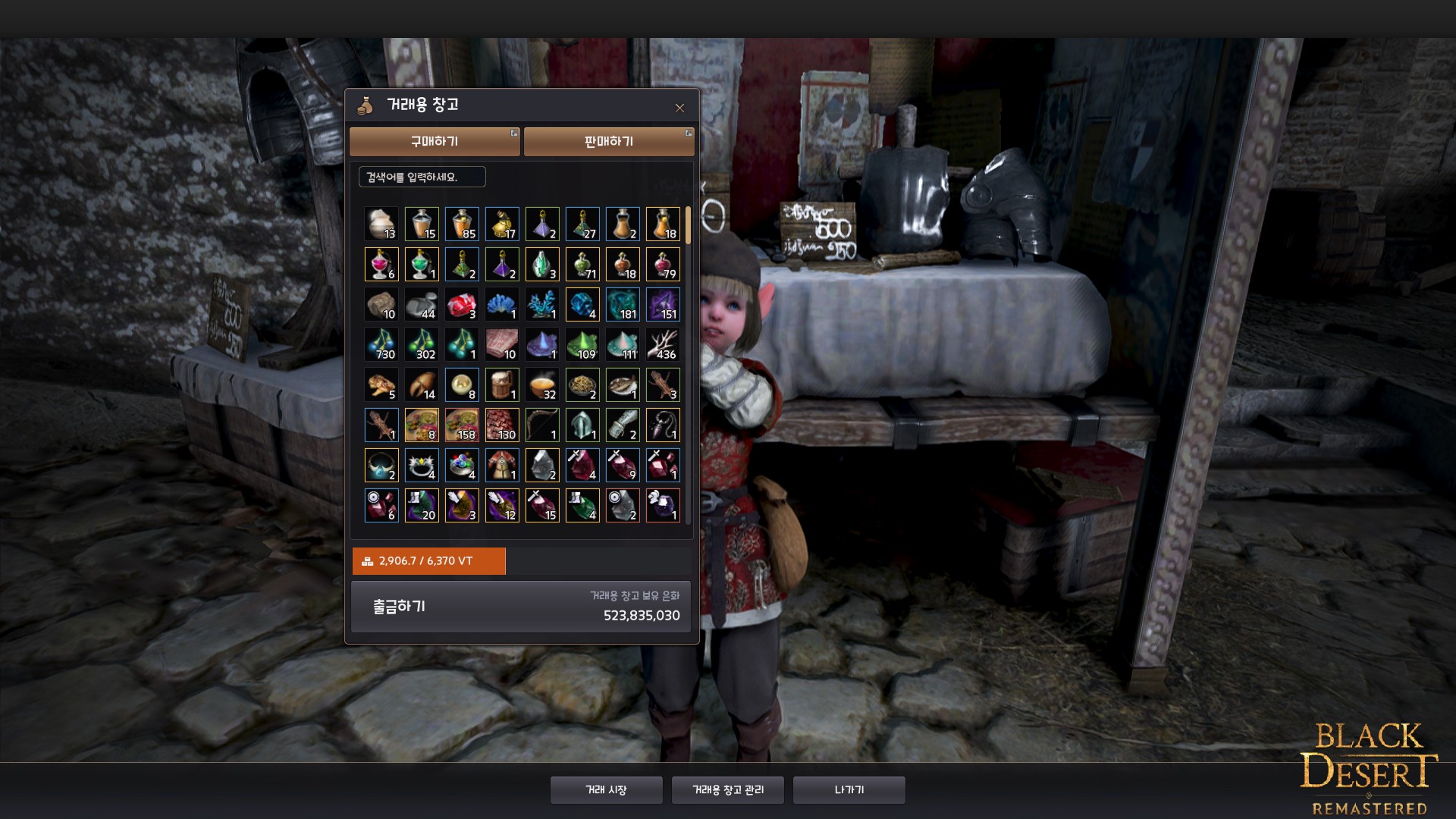
Task: Click the 출금하기 withdraw silver button
Action: [399, 607]
